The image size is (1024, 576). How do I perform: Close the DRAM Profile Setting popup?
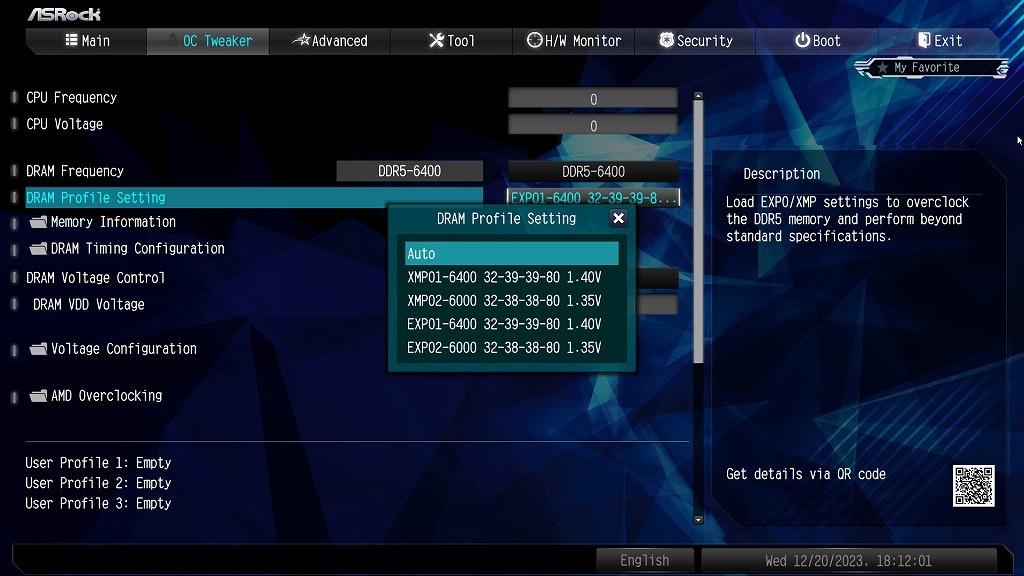tap(618, 218)
